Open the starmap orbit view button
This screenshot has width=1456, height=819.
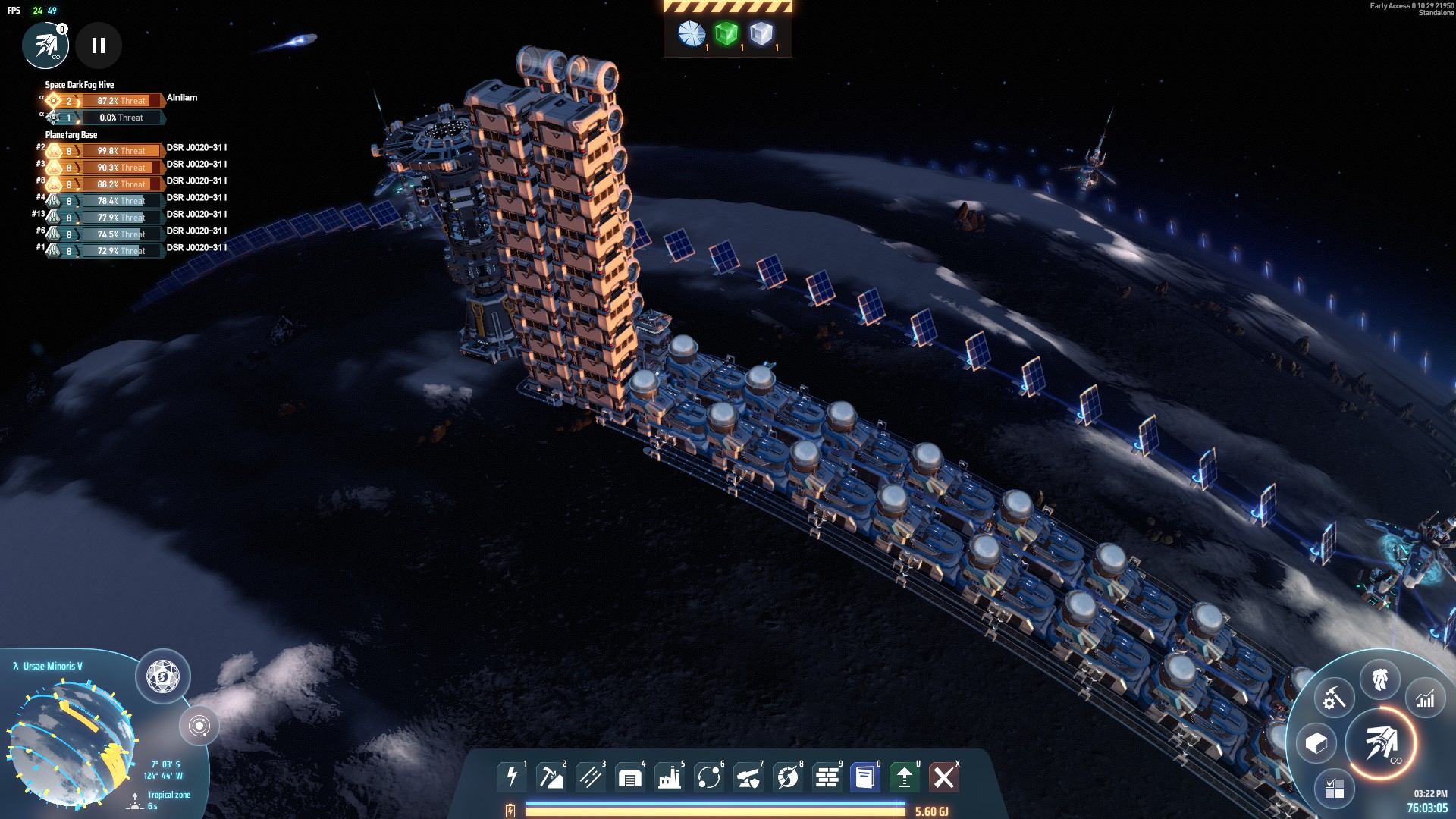tap(199, 726)
